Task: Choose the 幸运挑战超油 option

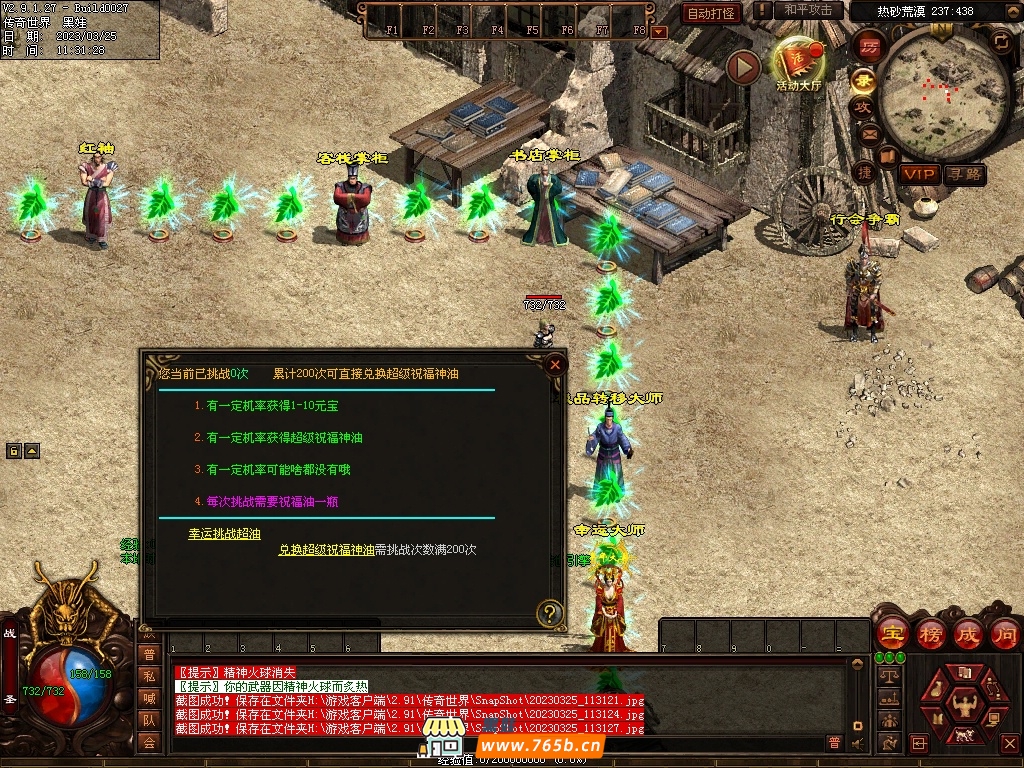Action: pos(225,534)
